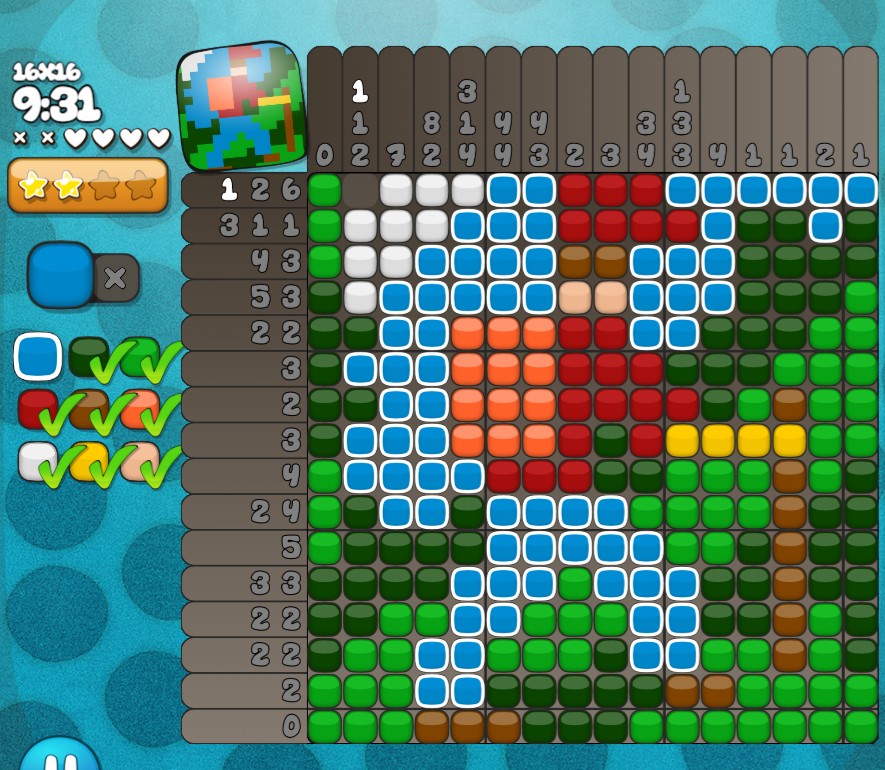Choose the brown color swatch
The width and height of the screenshot is (885, 770).
click(88, 408)
